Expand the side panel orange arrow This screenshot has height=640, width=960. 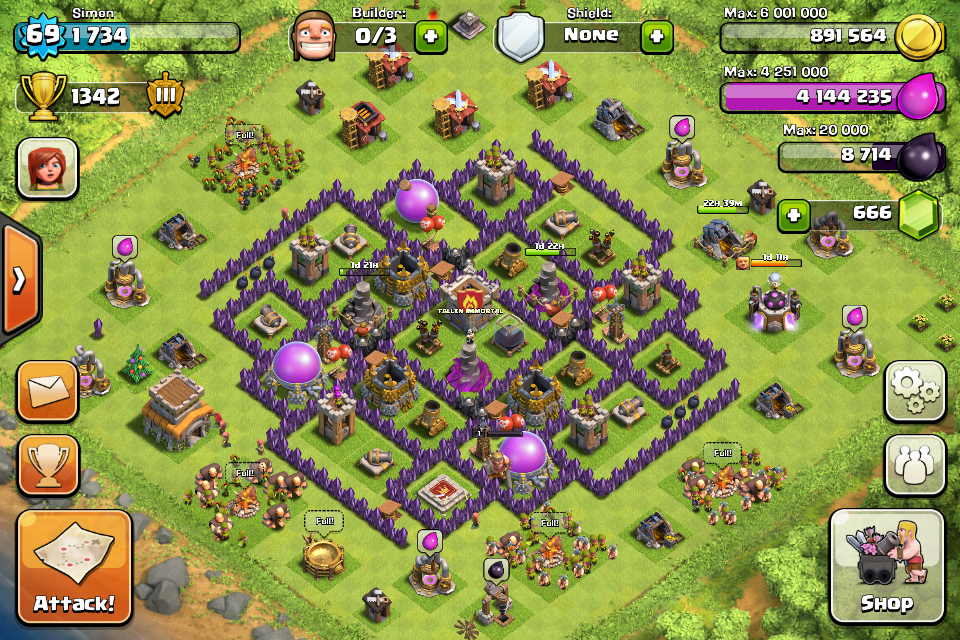click(x=18, y=279)
